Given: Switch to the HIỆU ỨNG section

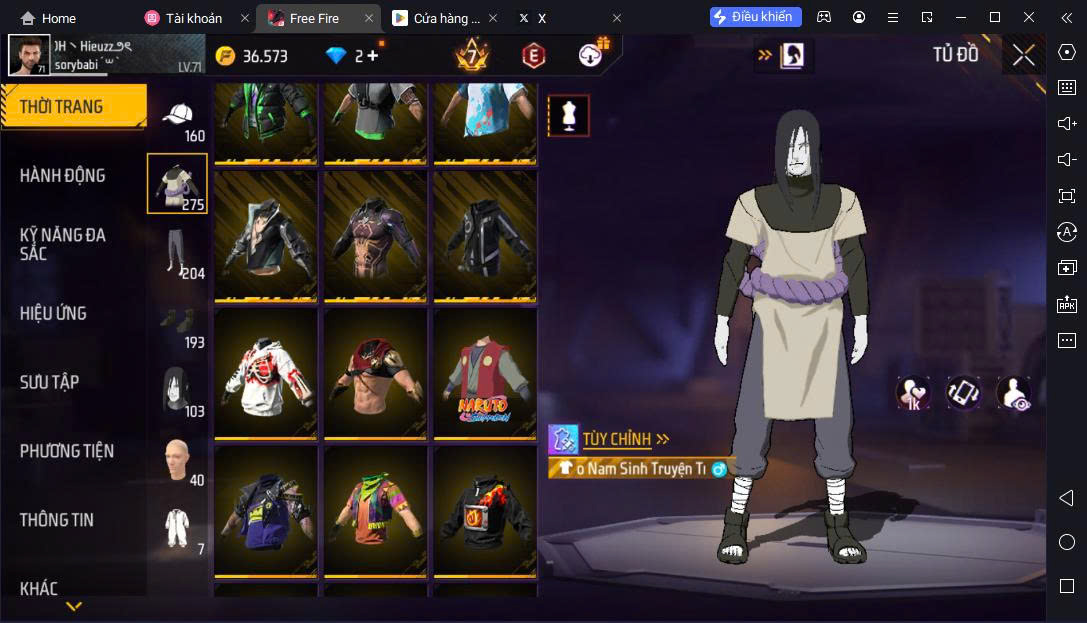Looking at the screenshot, I should tap(53, 313).
